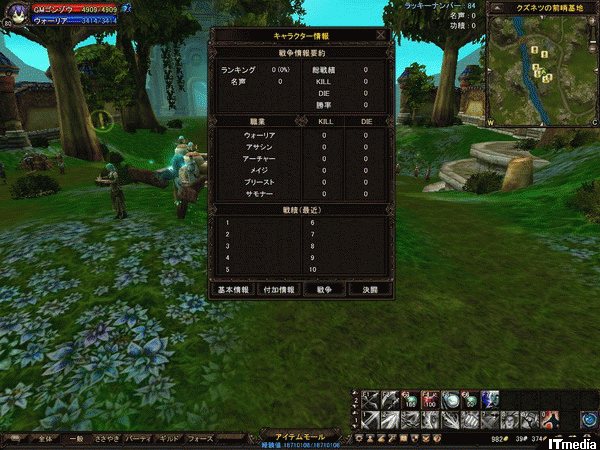The height and width of the screenshot is (450, 600).
Task: Switch to the パーティ chat tab
Action: point(139,439)
